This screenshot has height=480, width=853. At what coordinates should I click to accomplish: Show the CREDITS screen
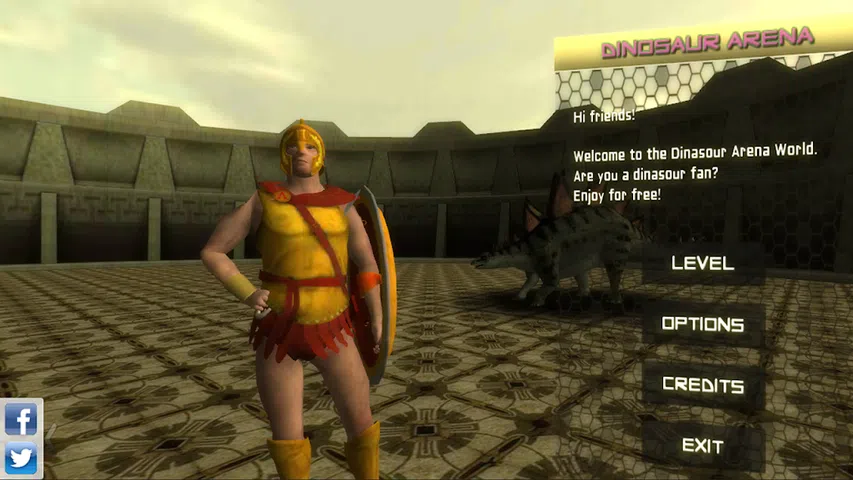pos(703,386)
